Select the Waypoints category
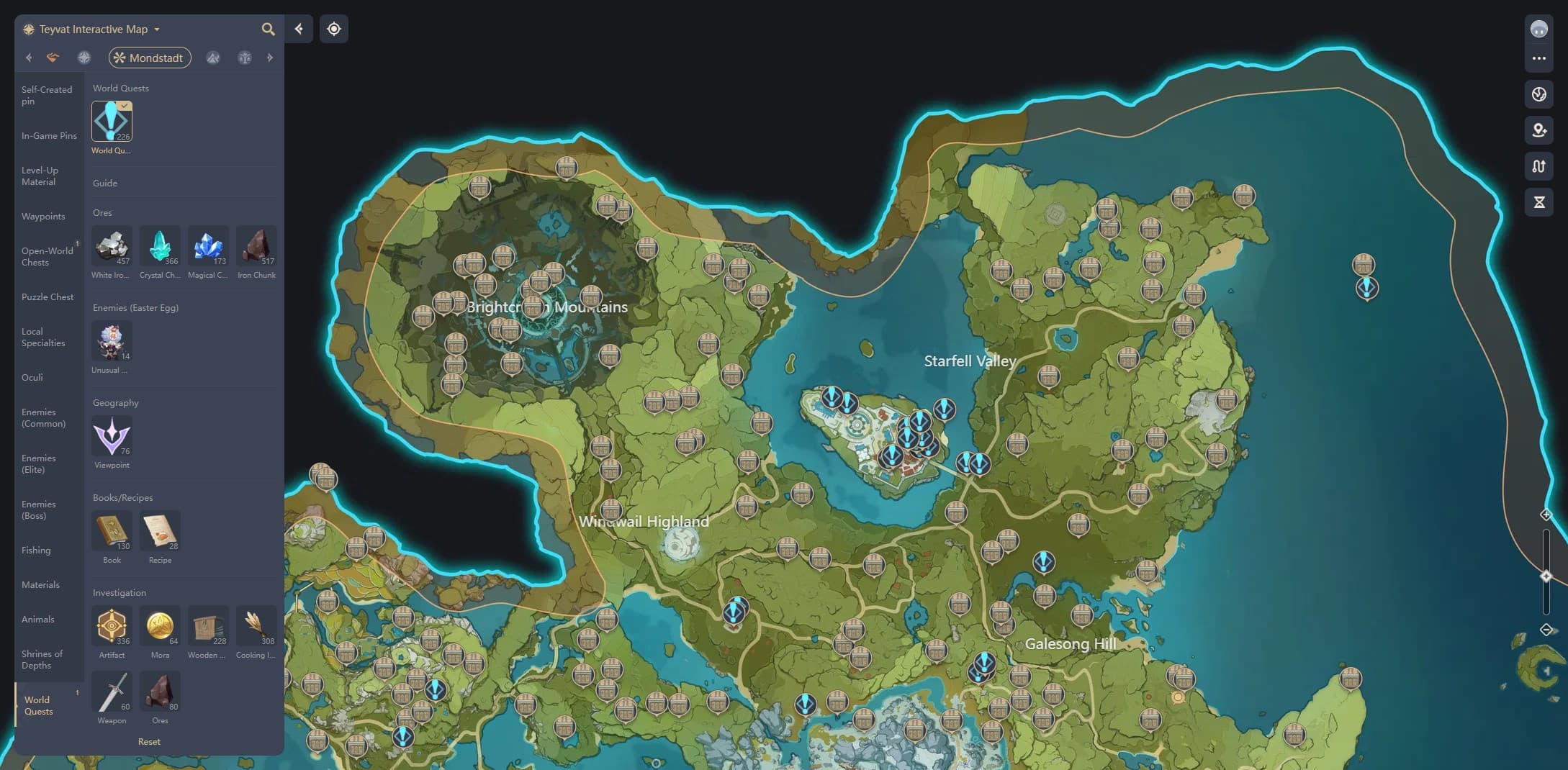The width and height of the screenshot is (1568, 770). tap(43, 216)
